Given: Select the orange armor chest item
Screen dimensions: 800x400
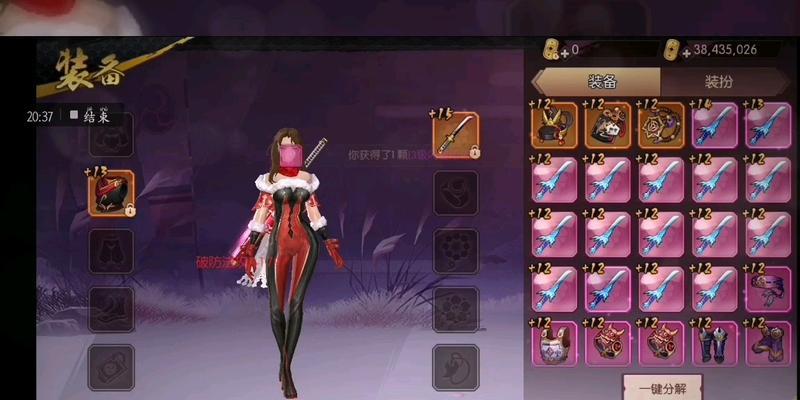Looking at the screenshot, I should 608,126.
